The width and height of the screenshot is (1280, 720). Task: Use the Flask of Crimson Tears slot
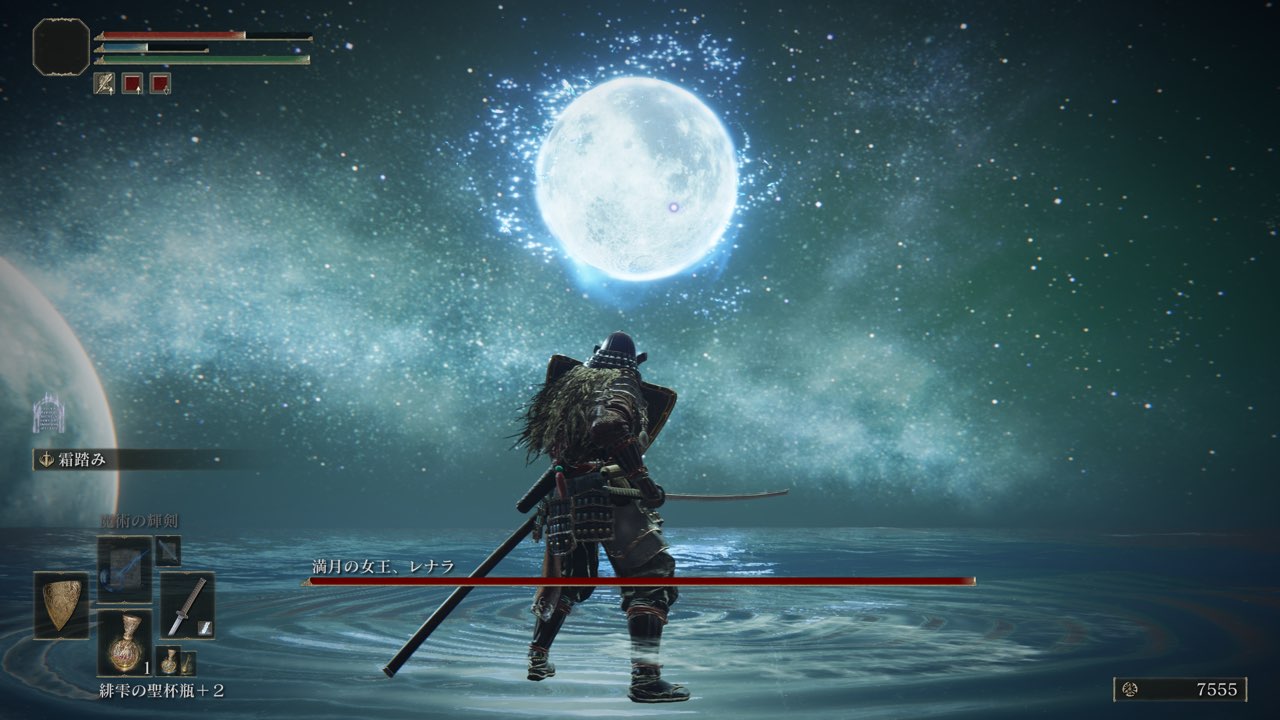point(125,642)
